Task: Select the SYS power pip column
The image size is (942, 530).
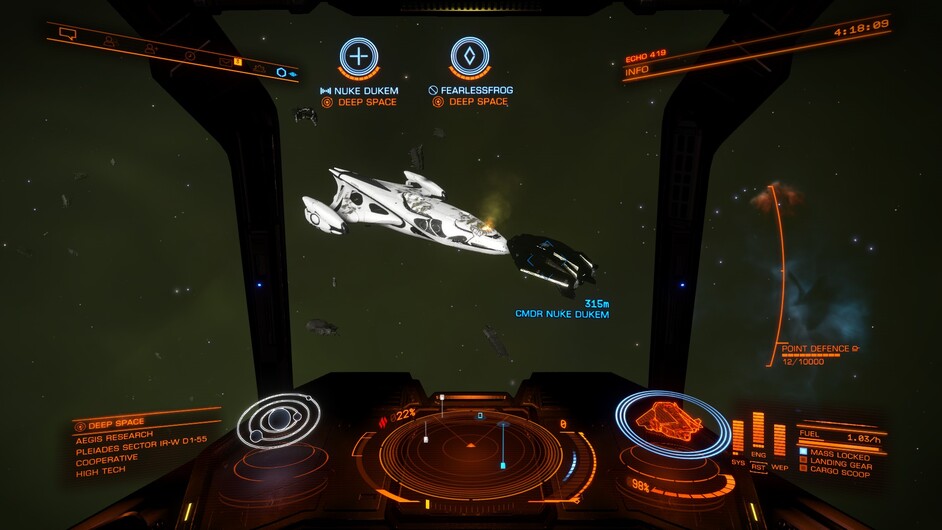Action: pos(738,437)
